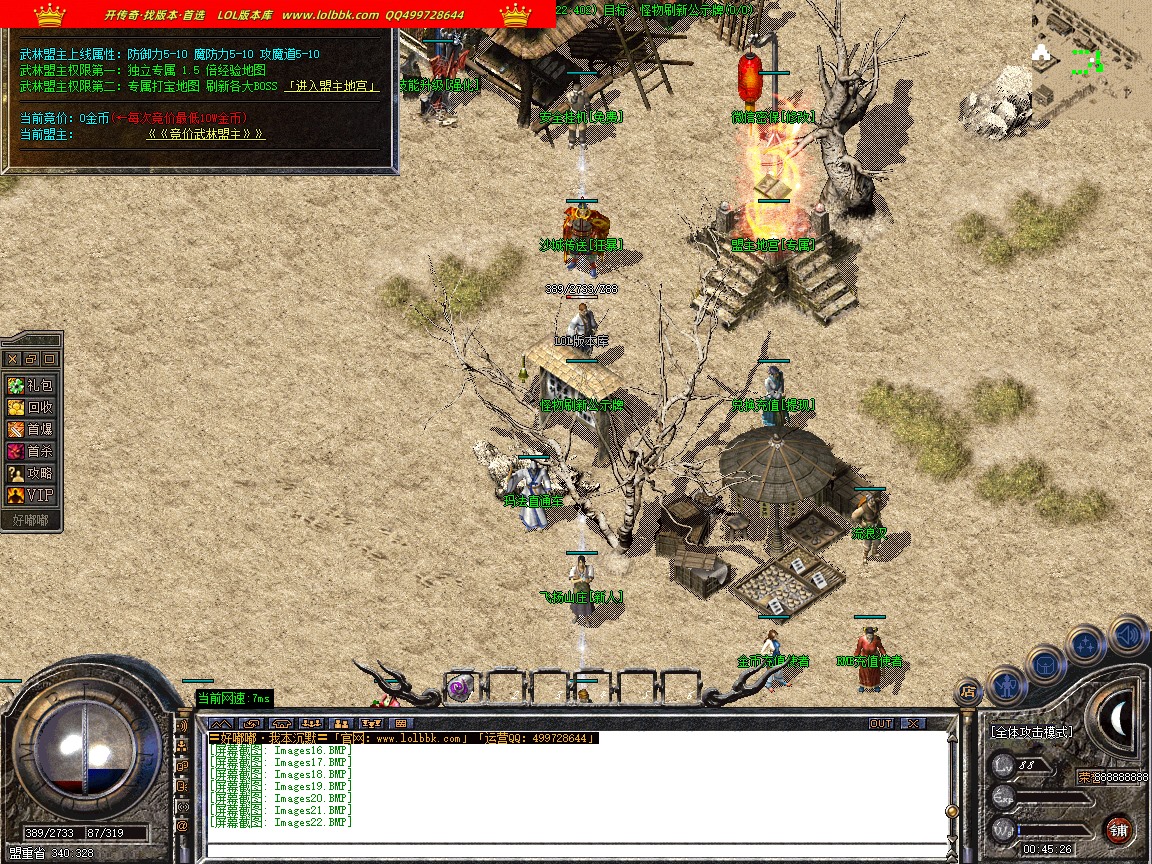Open the 攻略 strategy guide
This screenshot has height=864, width=1152.
click(x=31, y=473)
